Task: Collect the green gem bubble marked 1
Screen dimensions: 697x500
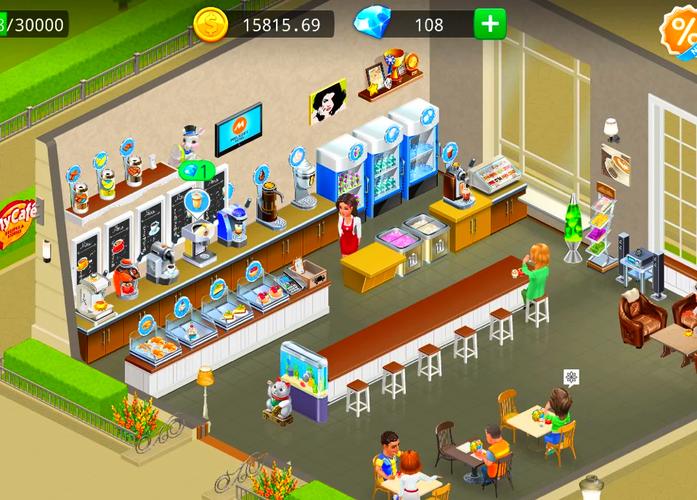Action: pyautogui.click(x=195, y=170)
